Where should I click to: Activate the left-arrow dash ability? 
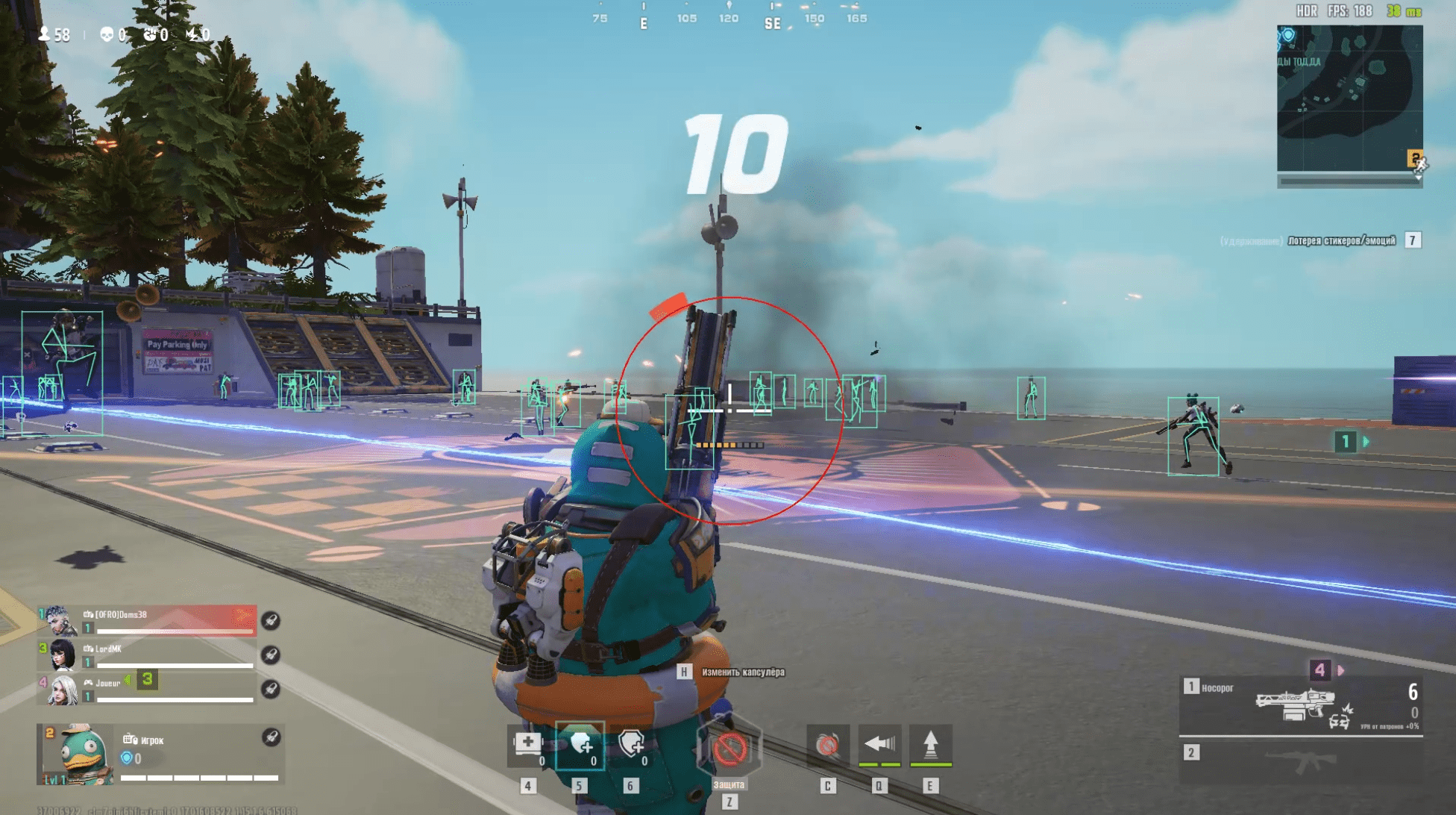879,745
